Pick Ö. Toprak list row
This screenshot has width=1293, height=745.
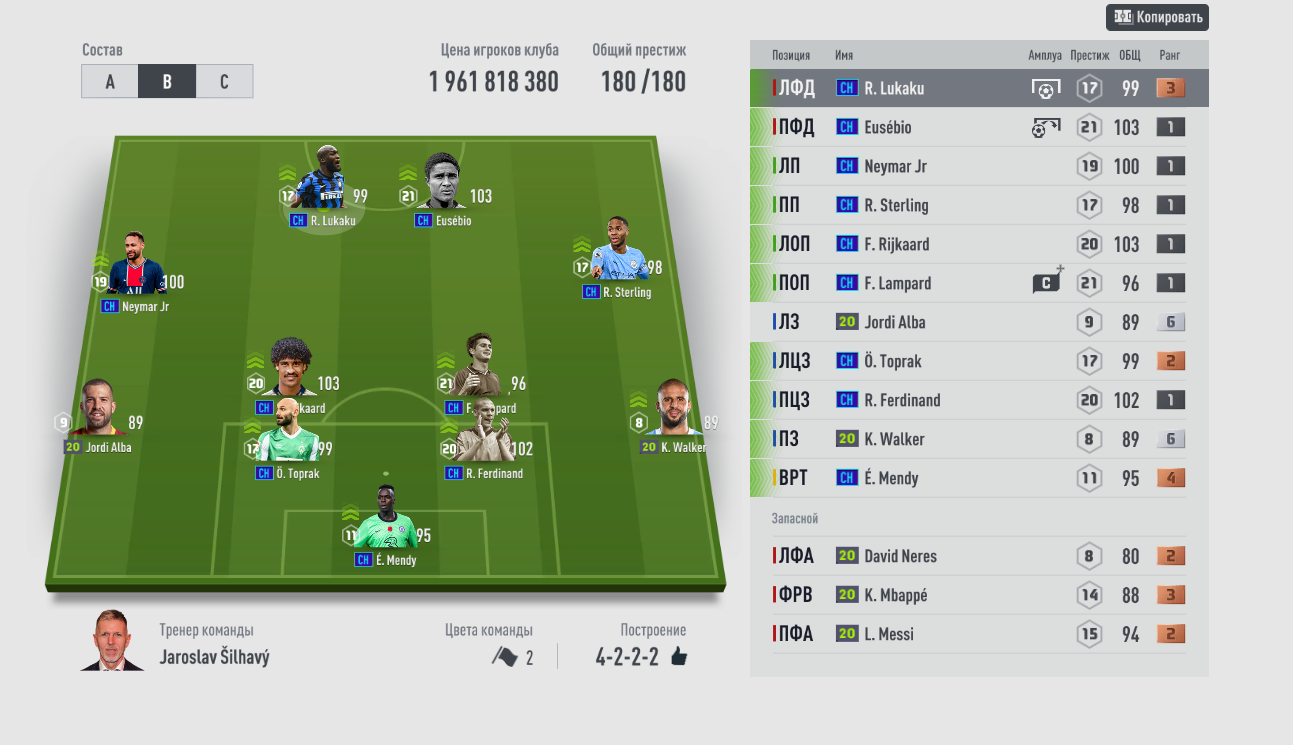pos(978,361)
